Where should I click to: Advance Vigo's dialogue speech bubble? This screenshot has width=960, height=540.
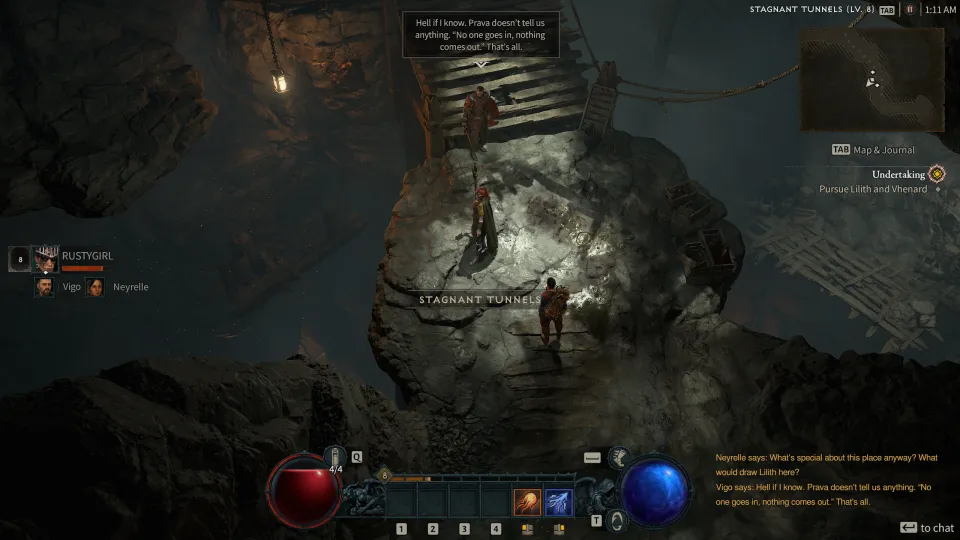tap(480, 35)
